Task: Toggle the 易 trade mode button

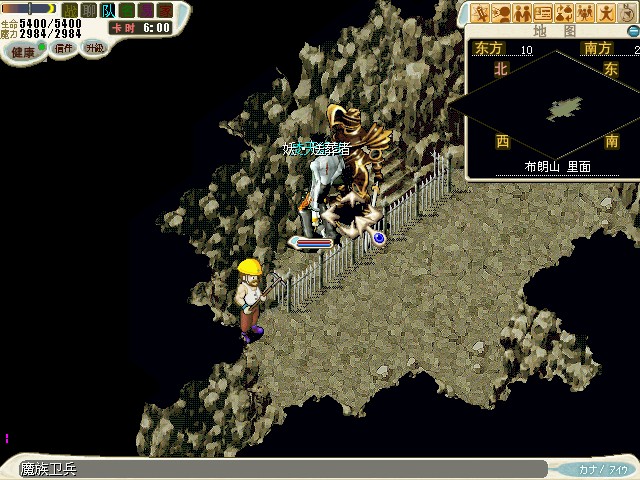Action: [x=146, y=10]
